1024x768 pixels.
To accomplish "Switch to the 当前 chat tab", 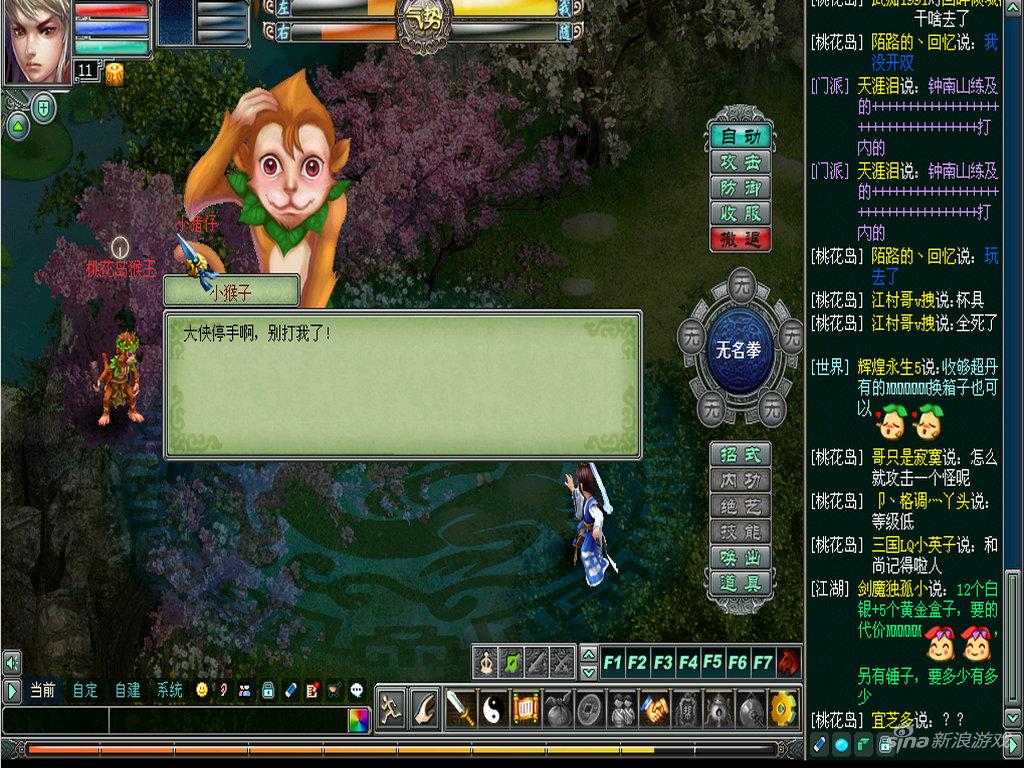I will point(42,690).
